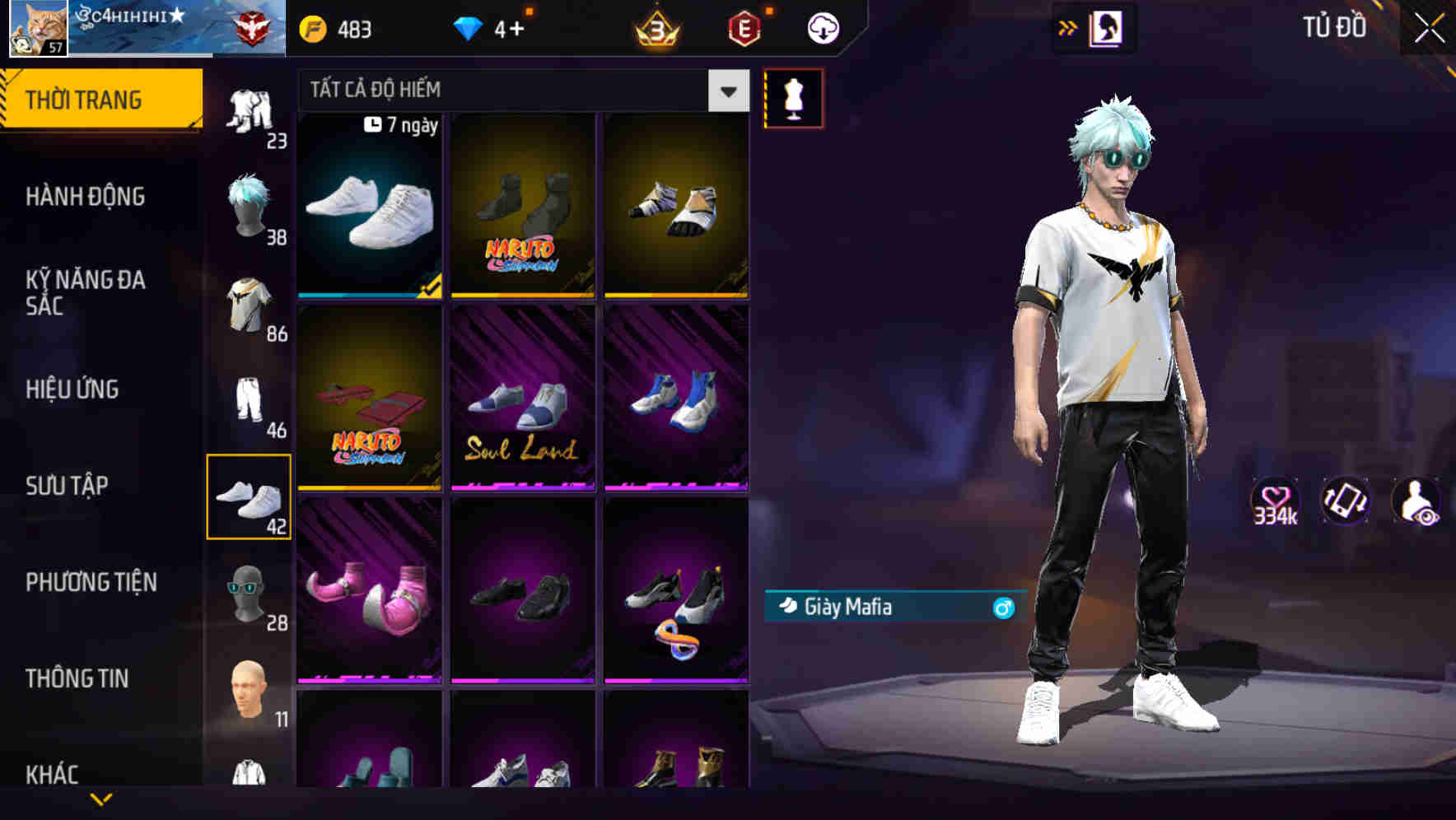1456x820 pixels.
Task: Open the rank badge level 3 icon
Action: (655, 30)
